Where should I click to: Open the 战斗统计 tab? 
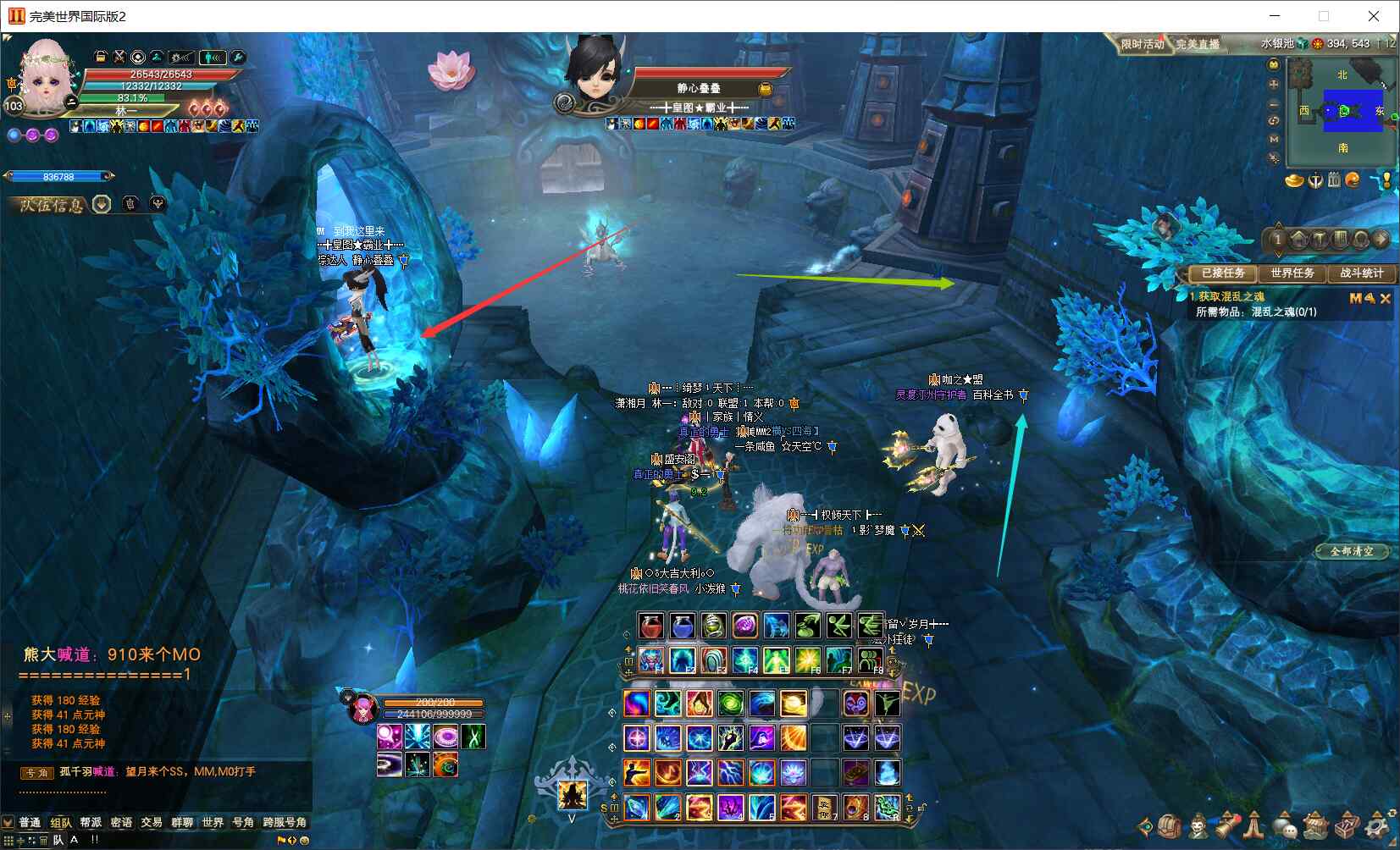(1361, 273)
